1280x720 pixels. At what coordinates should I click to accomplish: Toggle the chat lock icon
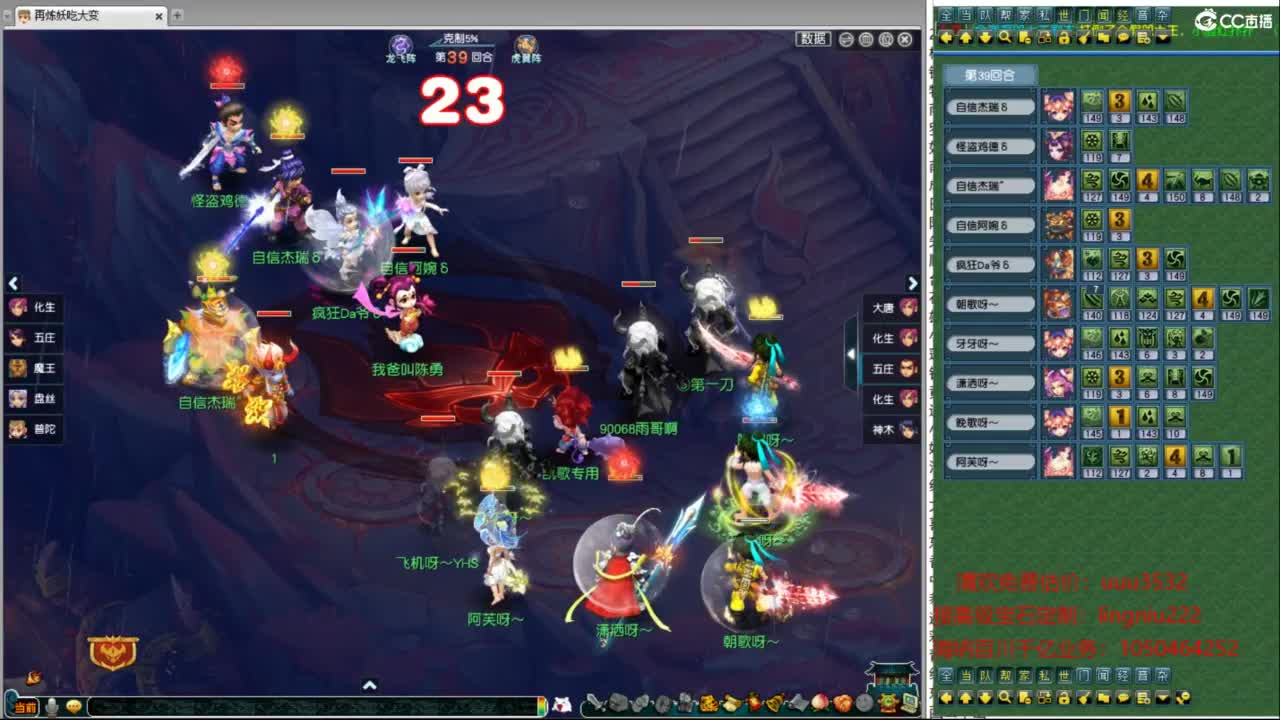(1062, 37)
